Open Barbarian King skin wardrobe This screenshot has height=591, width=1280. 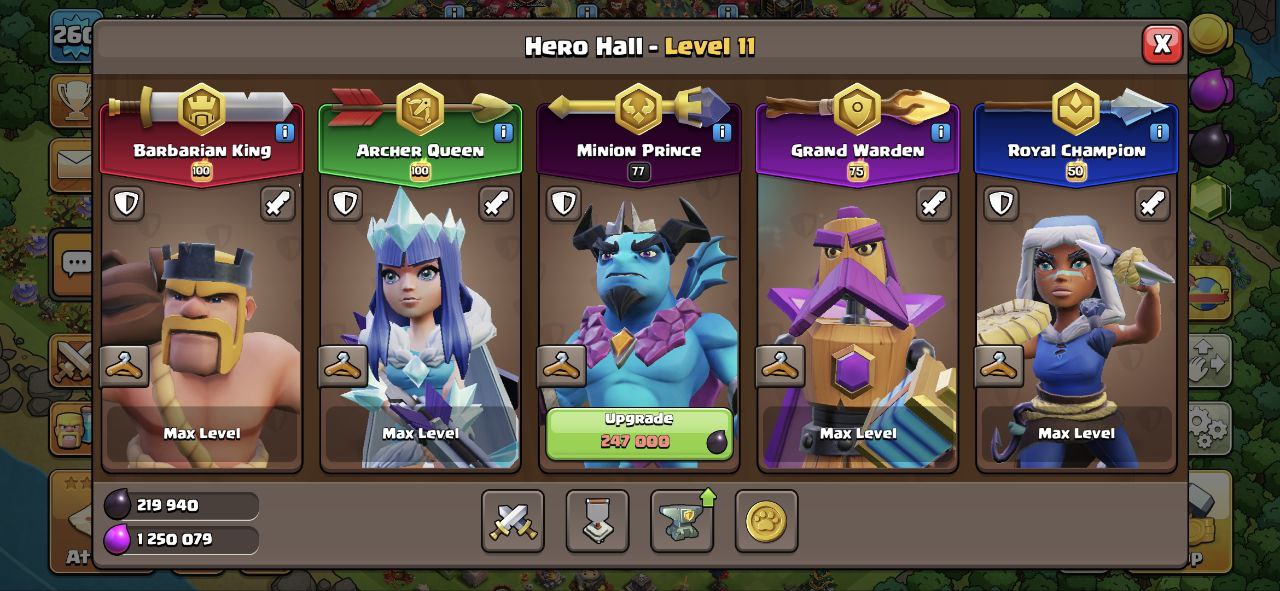pyautogui.click(x=125, y=366)
